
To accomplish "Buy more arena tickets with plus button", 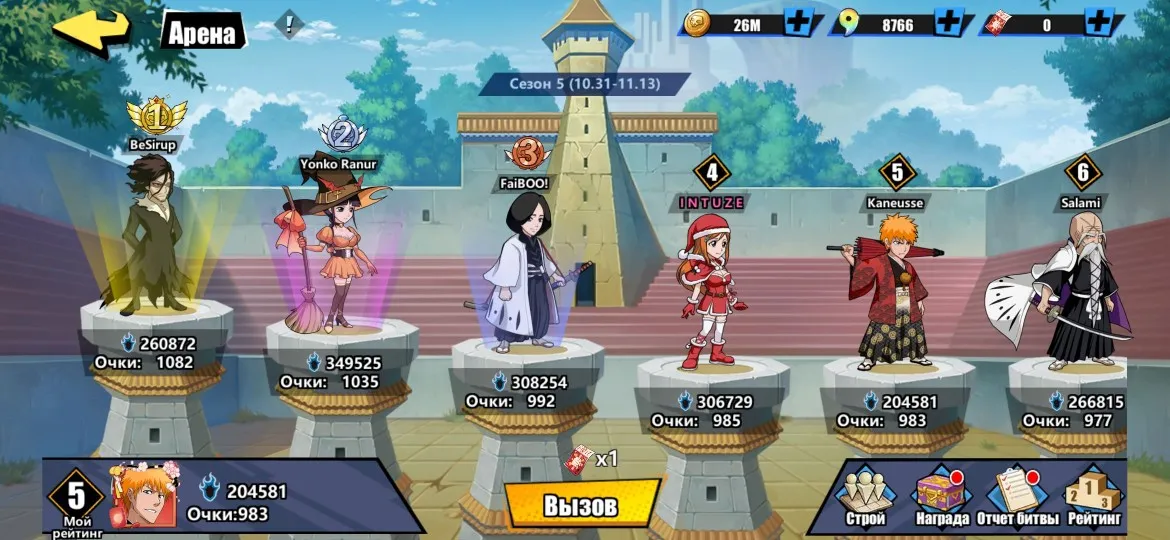I will coord(1097,24).
